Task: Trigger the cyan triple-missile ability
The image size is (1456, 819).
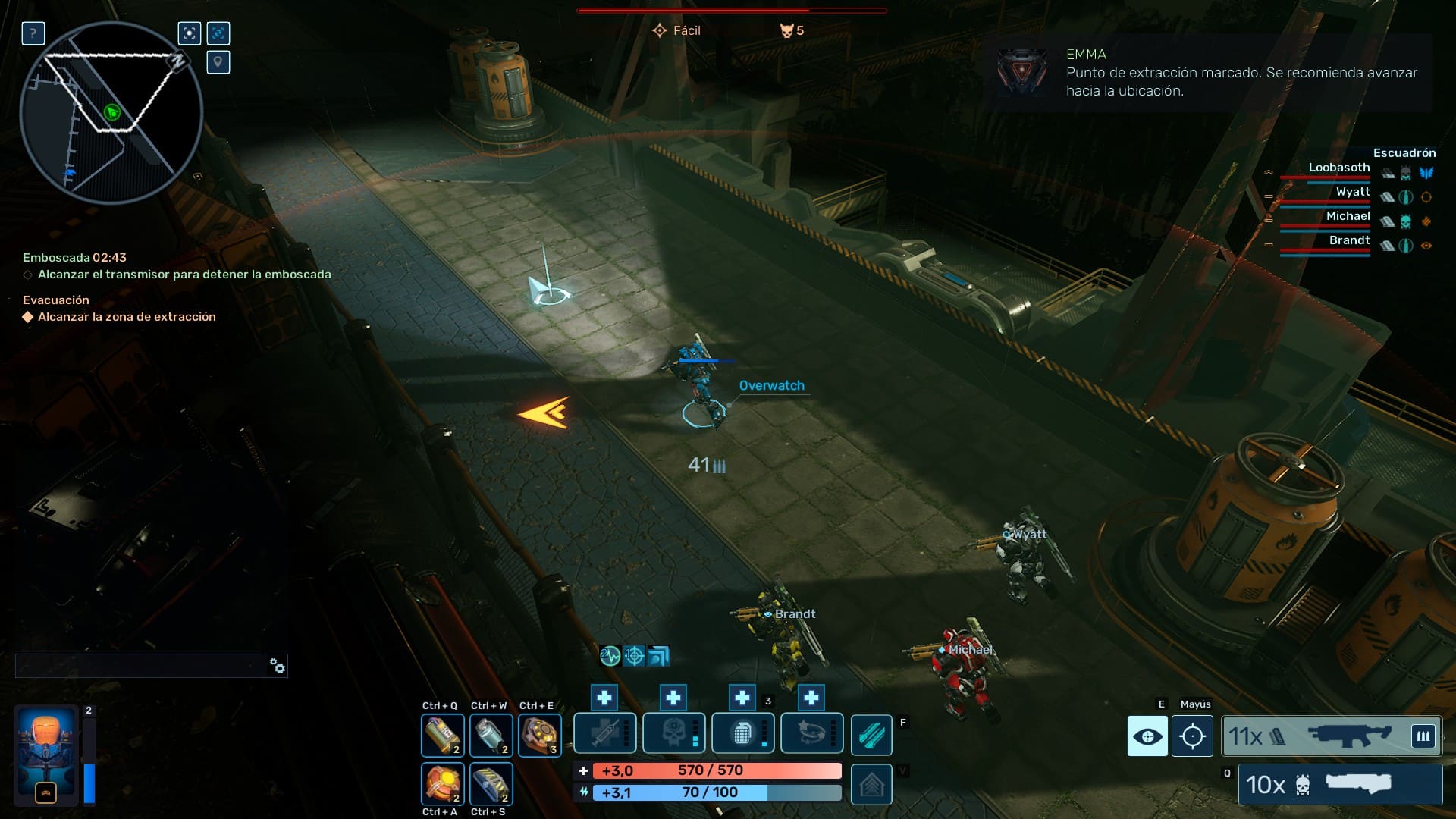Action: [x=871, y=735]
